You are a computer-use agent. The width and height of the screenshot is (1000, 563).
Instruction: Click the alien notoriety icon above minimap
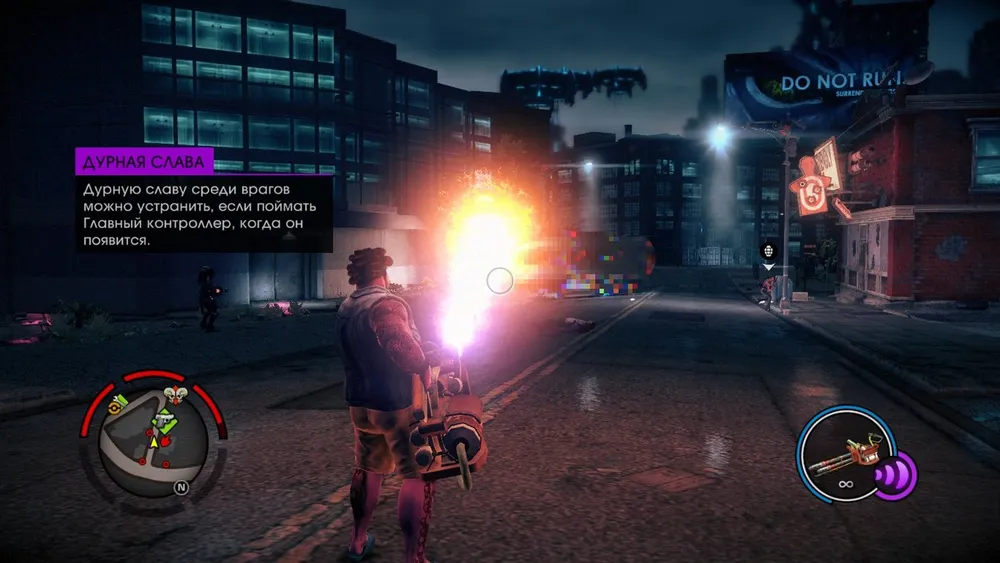click(x=176, y=393)
